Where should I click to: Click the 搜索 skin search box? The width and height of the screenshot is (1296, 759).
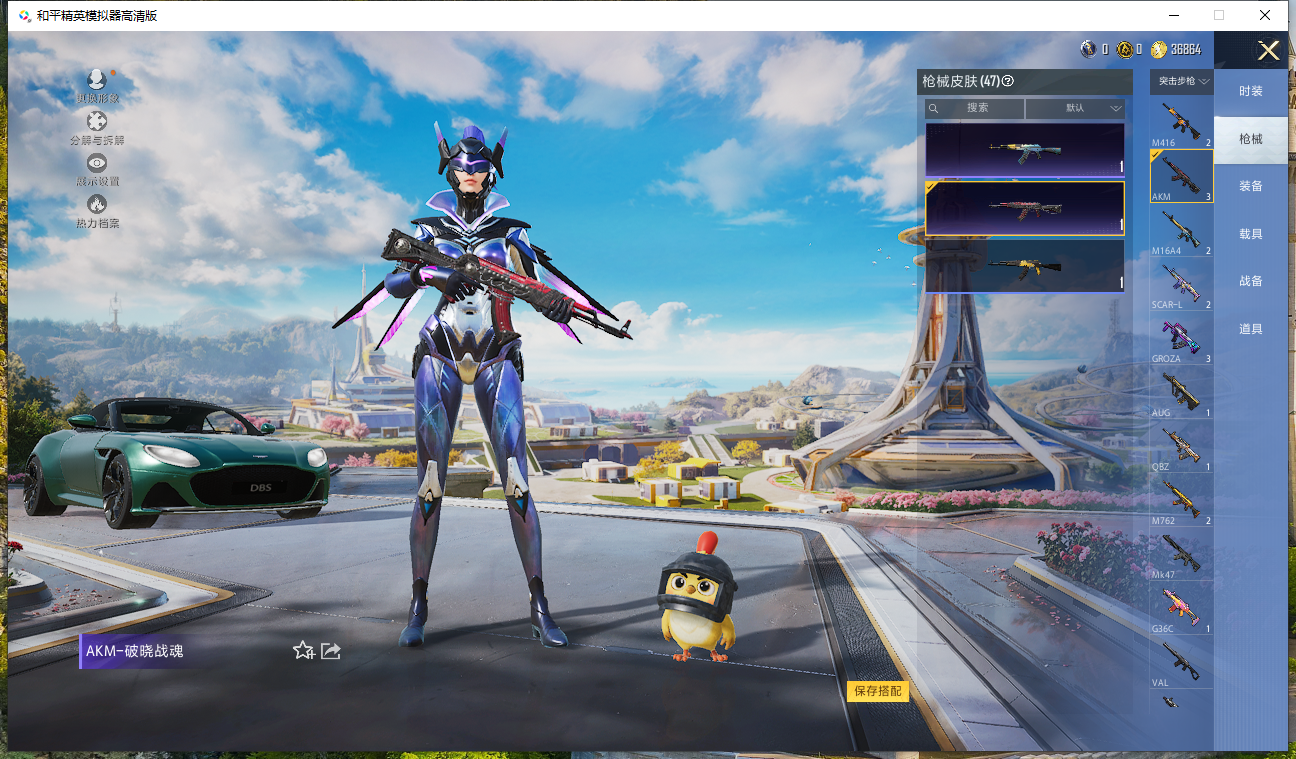click(x=975, y=108)
